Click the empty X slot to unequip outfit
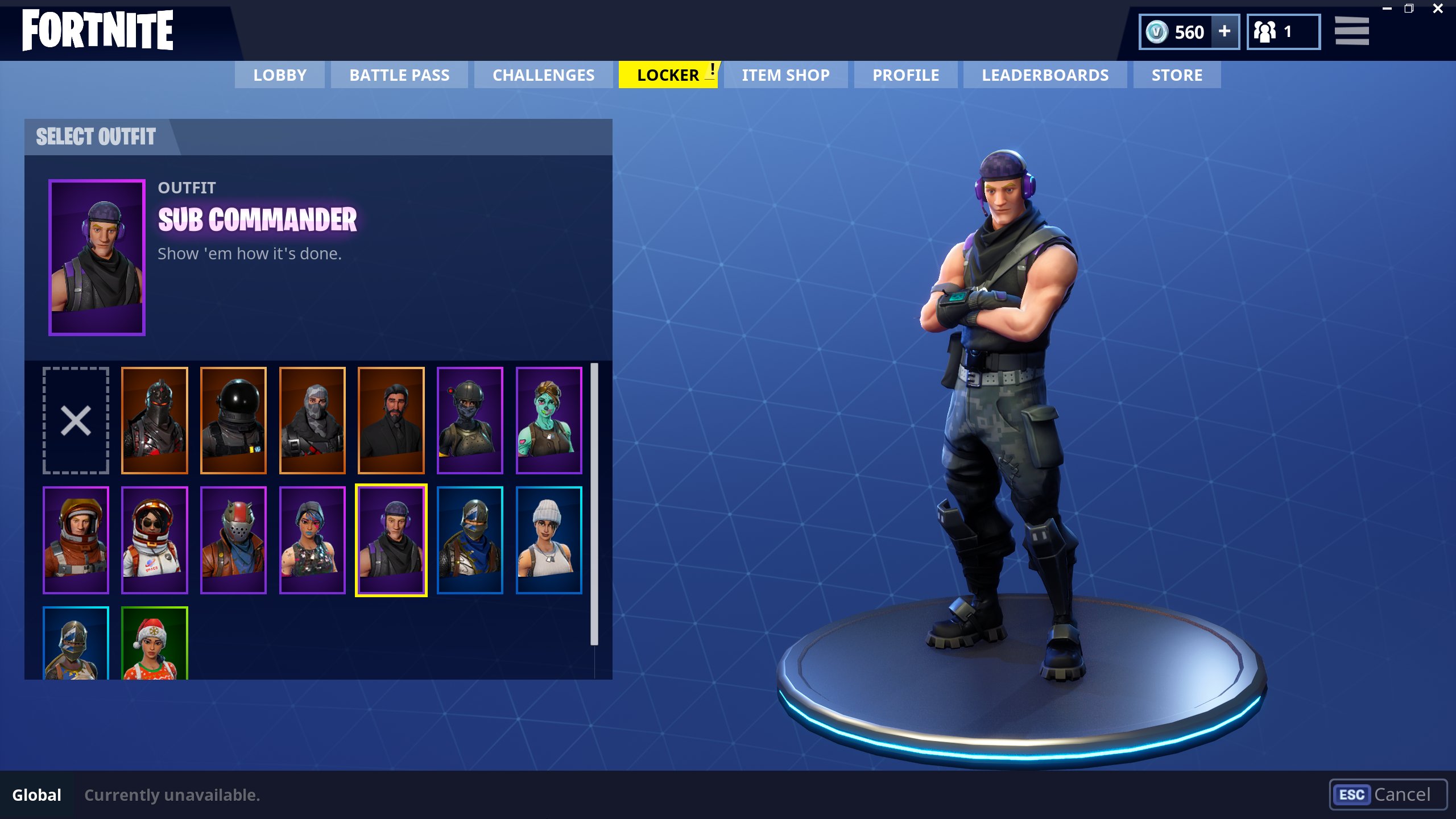 click(76, 419)
